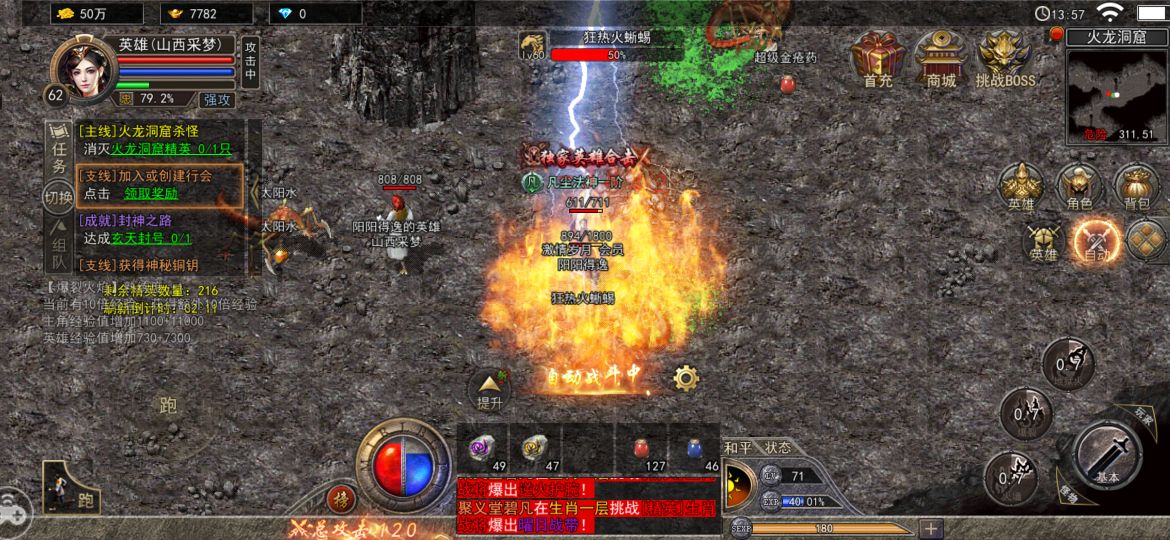Open auto-battle settings gear
The height and width of the screenshot is (540, 1170).
pyautogui.click(x=686, y=378)
